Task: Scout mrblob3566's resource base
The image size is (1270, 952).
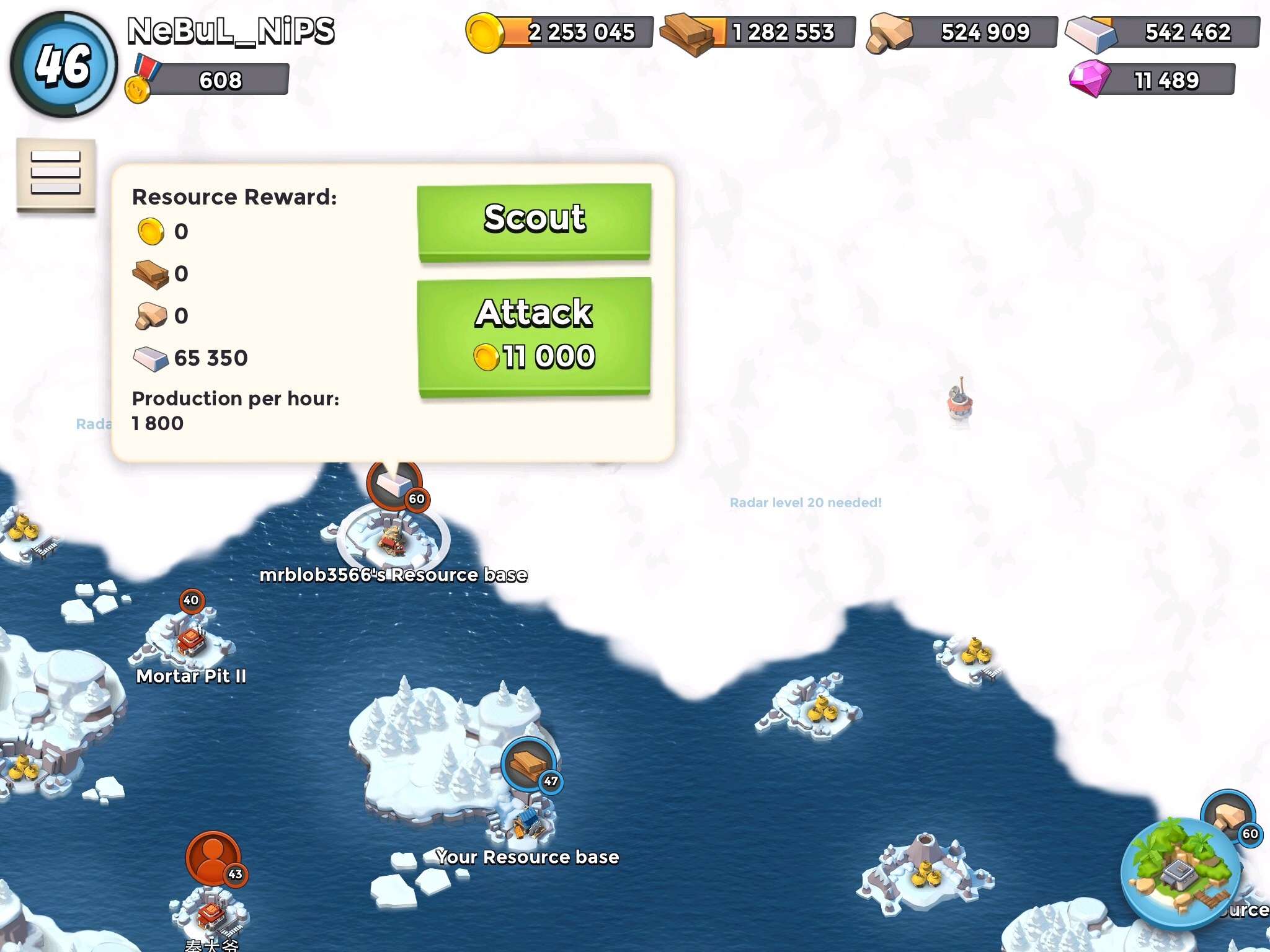Action: (534, 220)
